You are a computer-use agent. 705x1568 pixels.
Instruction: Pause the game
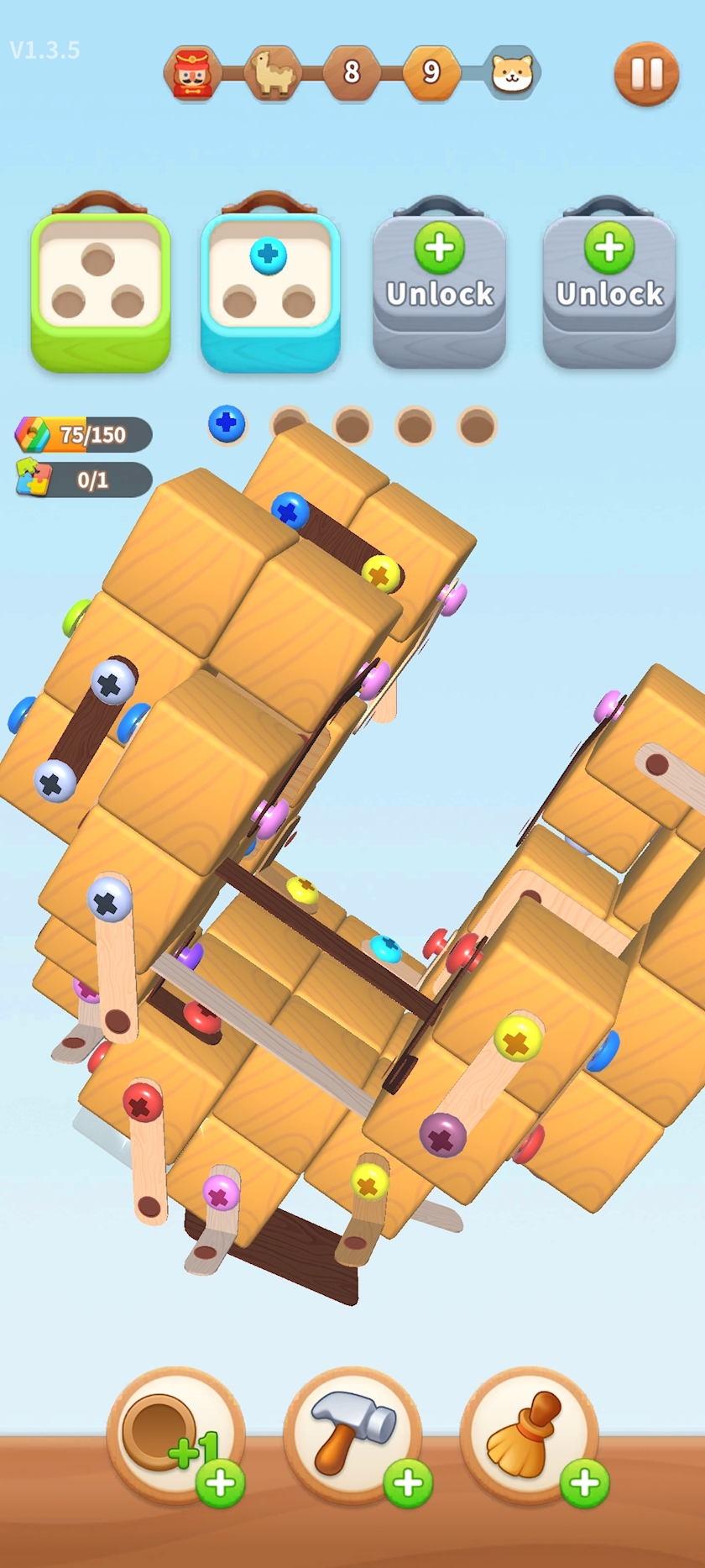point(646,74)
